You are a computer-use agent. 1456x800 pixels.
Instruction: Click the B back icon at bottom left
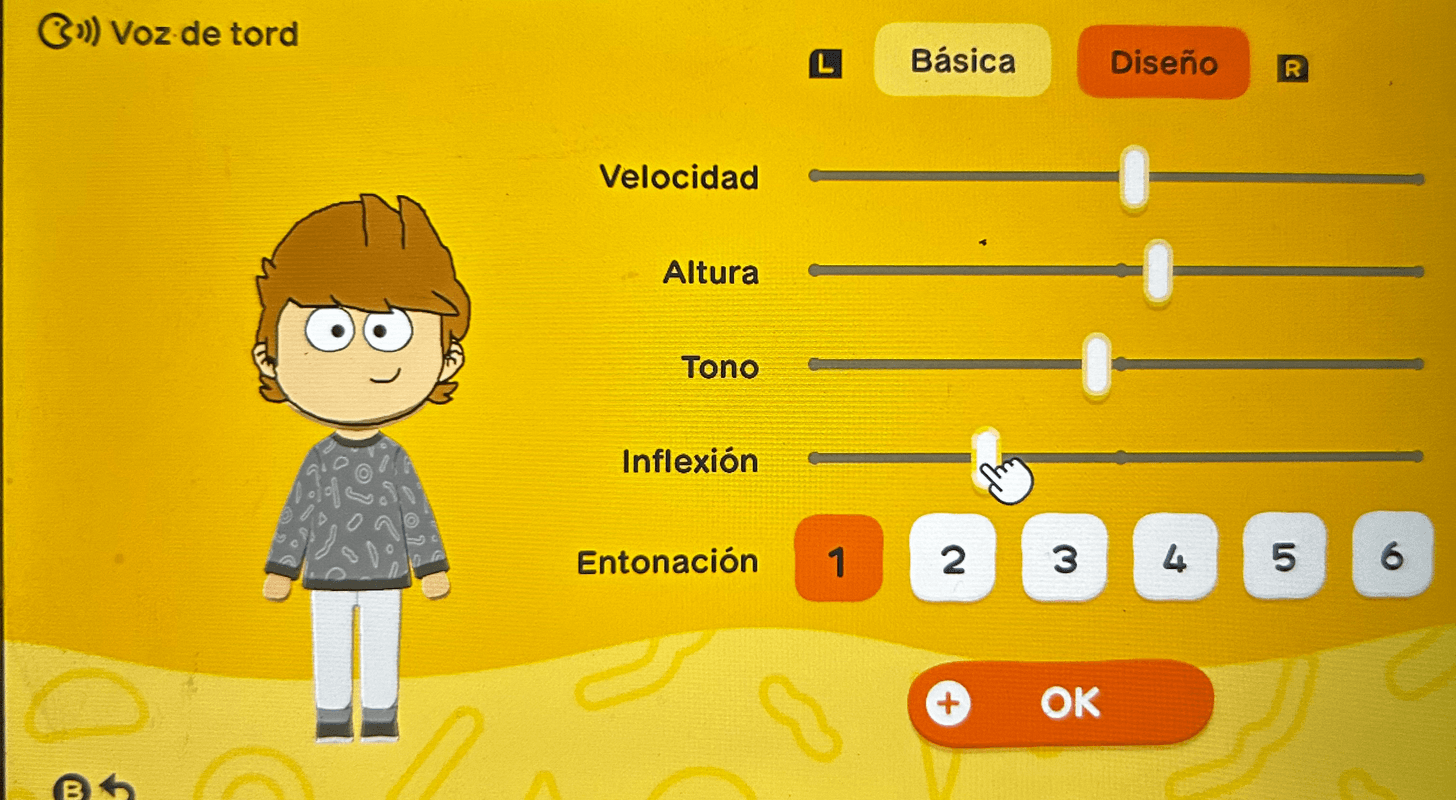[70, 789]
